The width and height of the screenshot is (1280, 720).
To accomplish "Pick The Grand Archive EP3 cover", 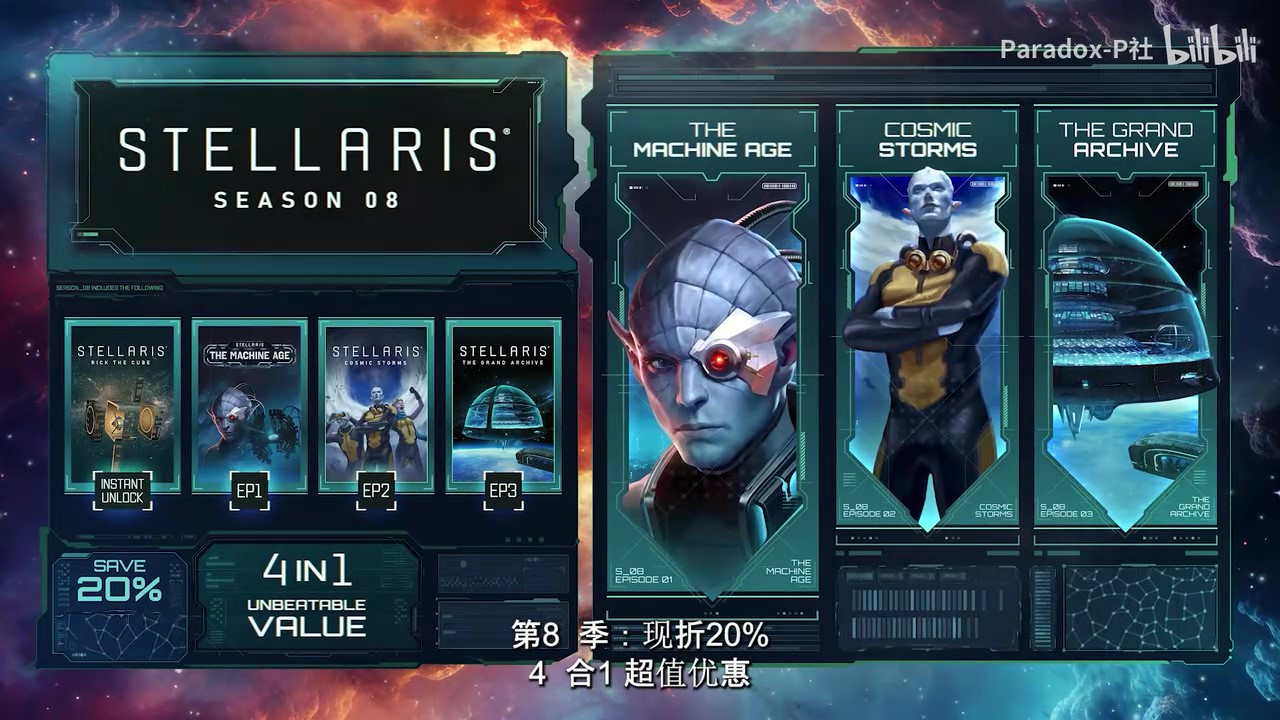I will 503,405.
